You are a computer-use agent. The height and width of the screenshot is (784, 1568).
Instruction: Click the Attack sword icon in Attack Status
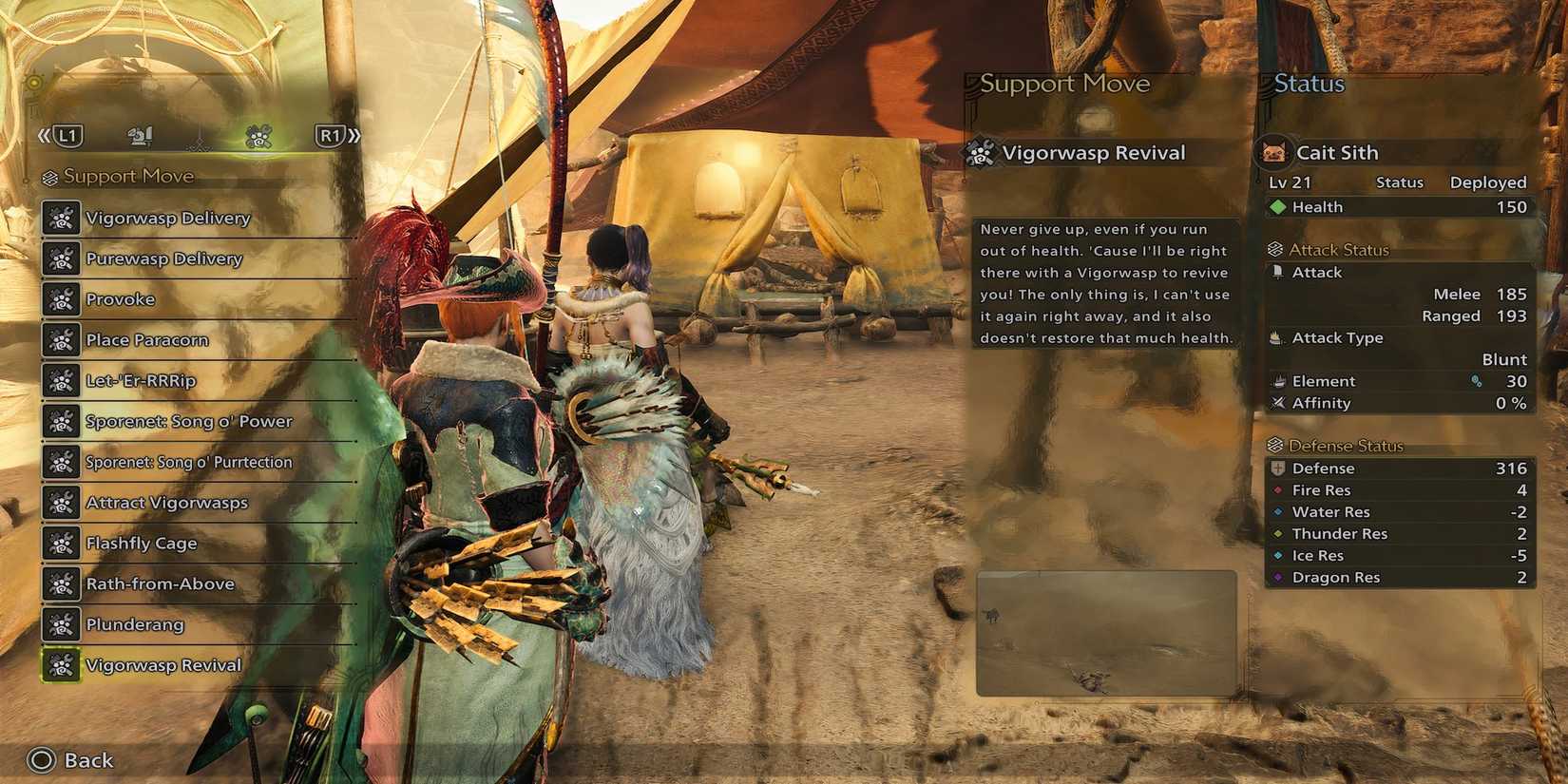(x=1276, y=272)
